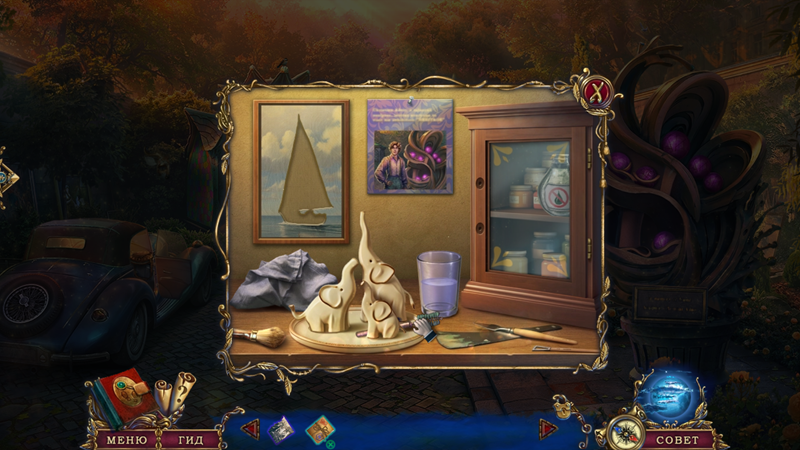
Task: Open the compass map icon
Action: coord(621,432)
